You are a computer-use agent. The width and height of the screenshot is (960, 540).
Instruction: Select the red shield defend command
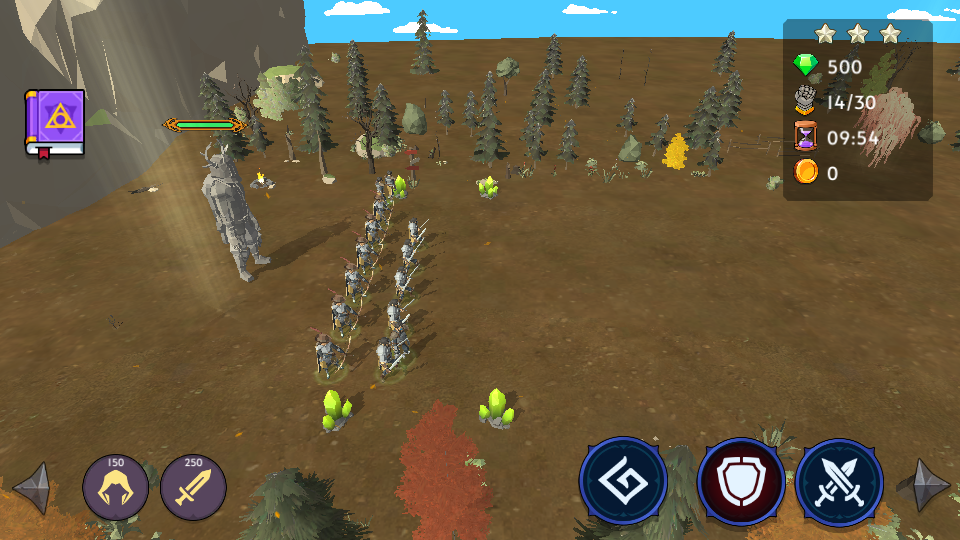coord(741,483)
